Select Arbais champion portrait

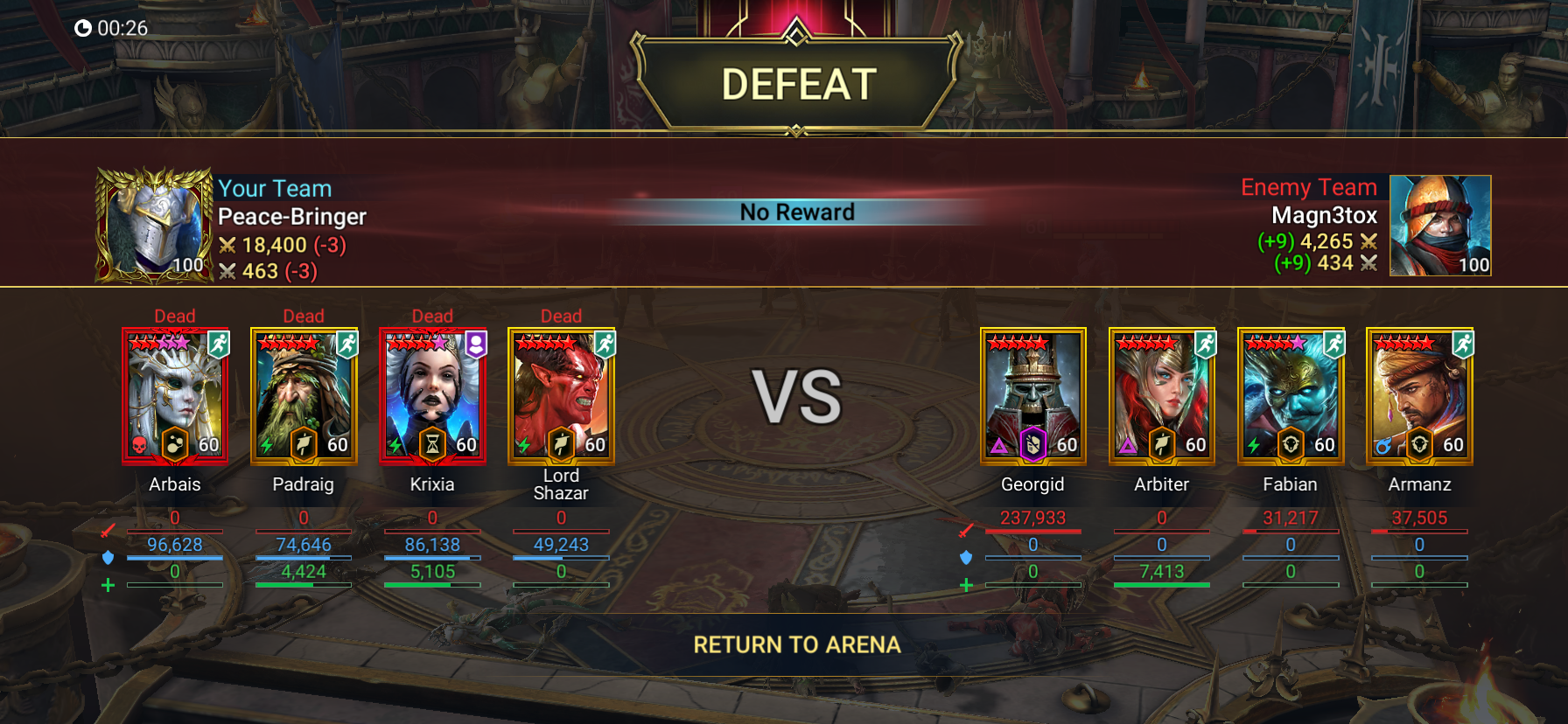pyautogui.click(x=175, y=396)
